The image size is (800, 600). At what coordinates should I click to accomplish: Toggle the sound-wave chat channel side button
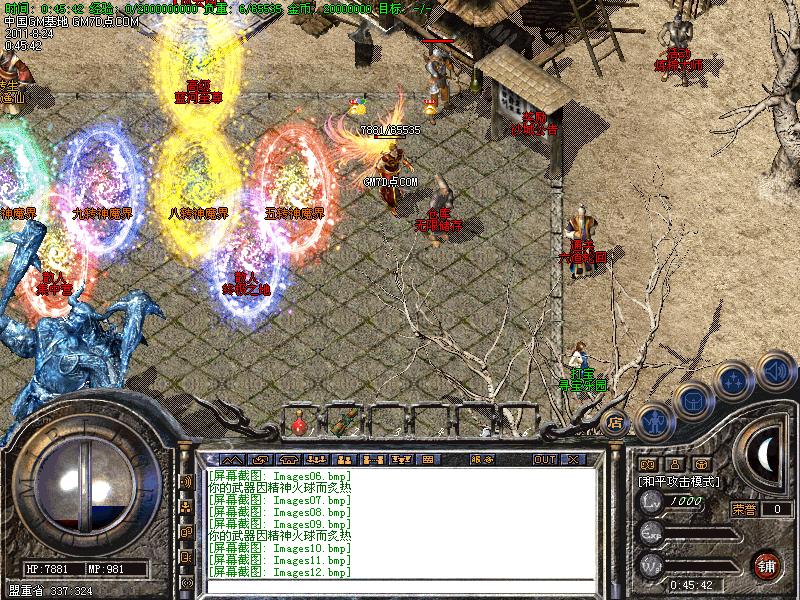pos(186,482)
